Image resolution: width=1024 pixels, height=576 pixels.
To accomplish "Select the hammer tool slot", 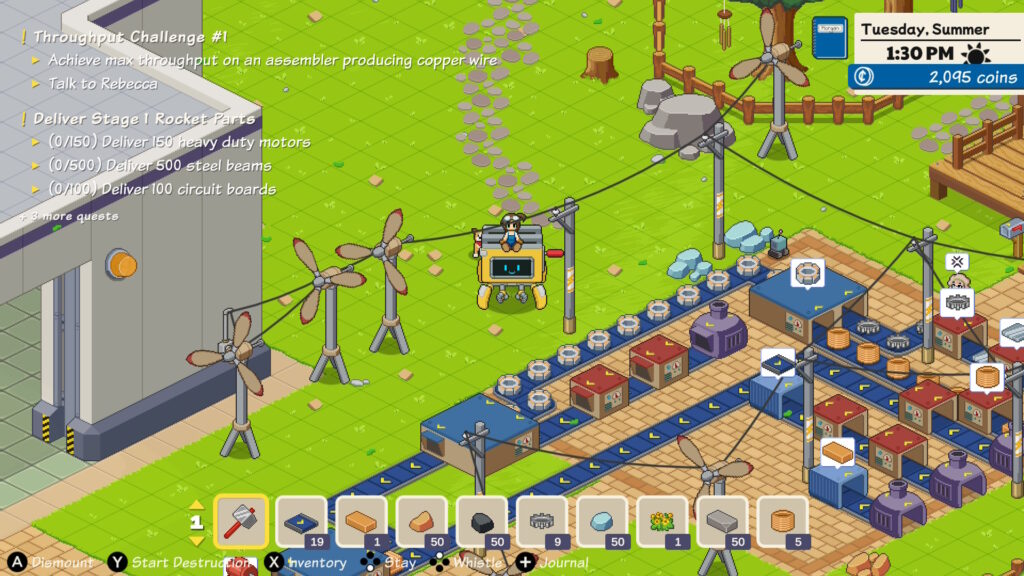I will [x=241, y=521].
